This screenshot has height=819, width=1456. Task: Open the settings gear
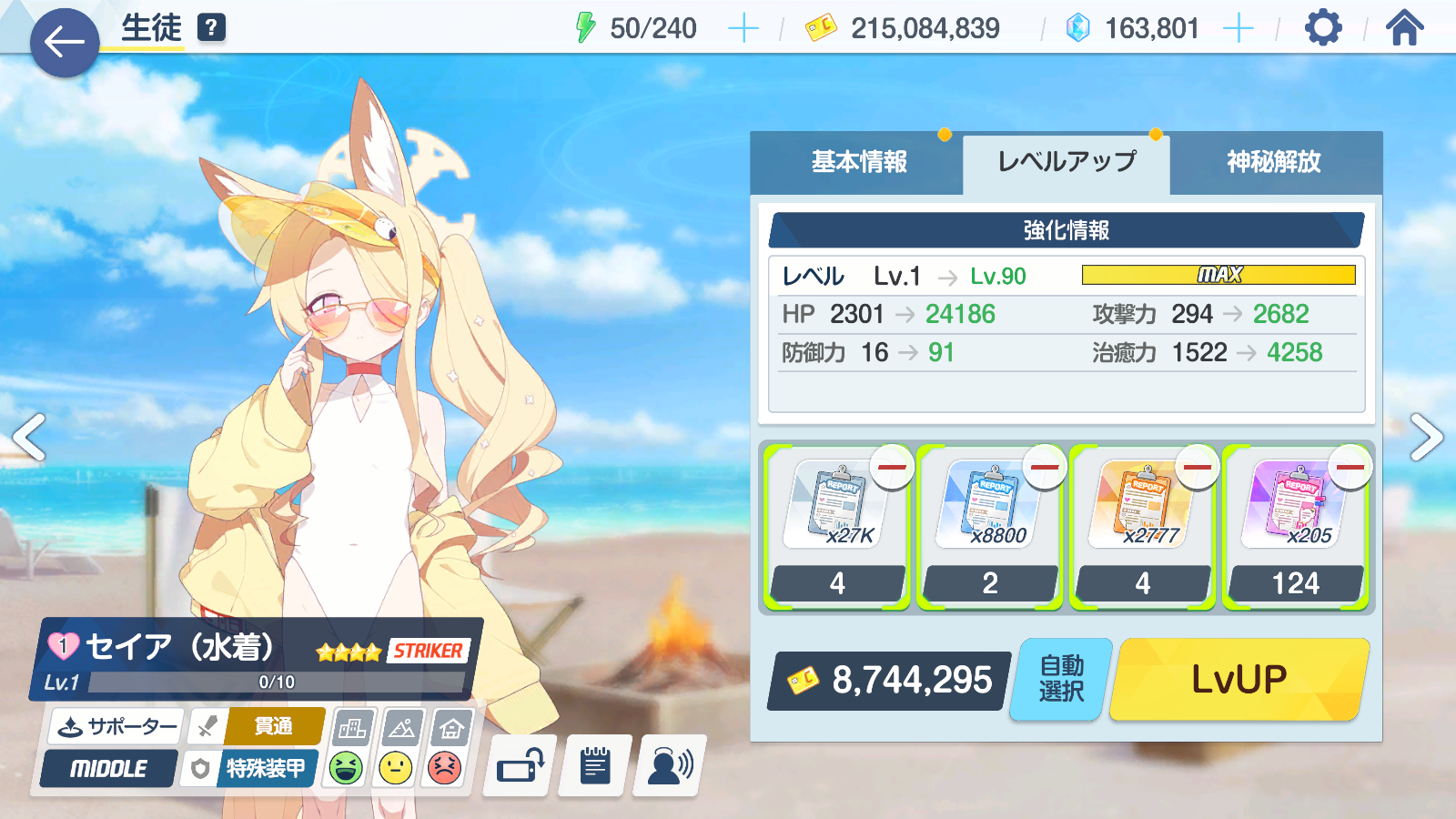[x=1323, y=28]
